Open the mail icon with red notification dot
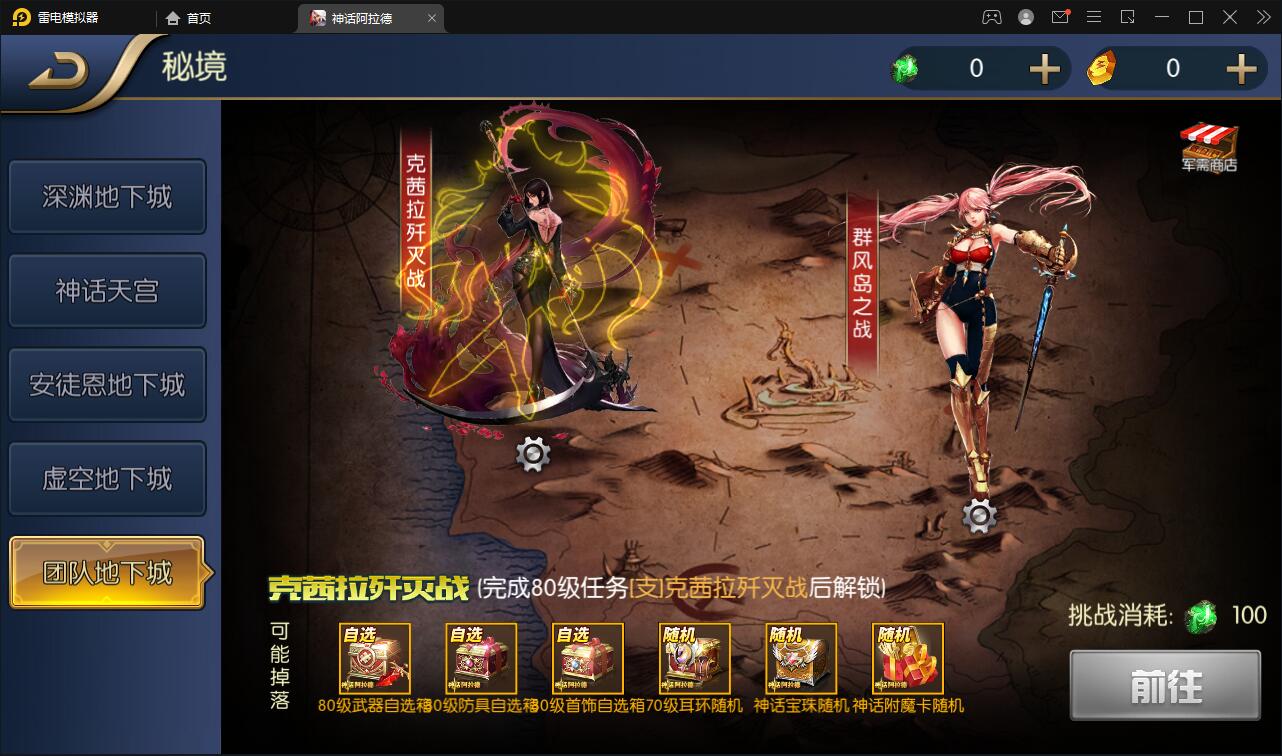1282x756 pixels. coord(1060,17)
